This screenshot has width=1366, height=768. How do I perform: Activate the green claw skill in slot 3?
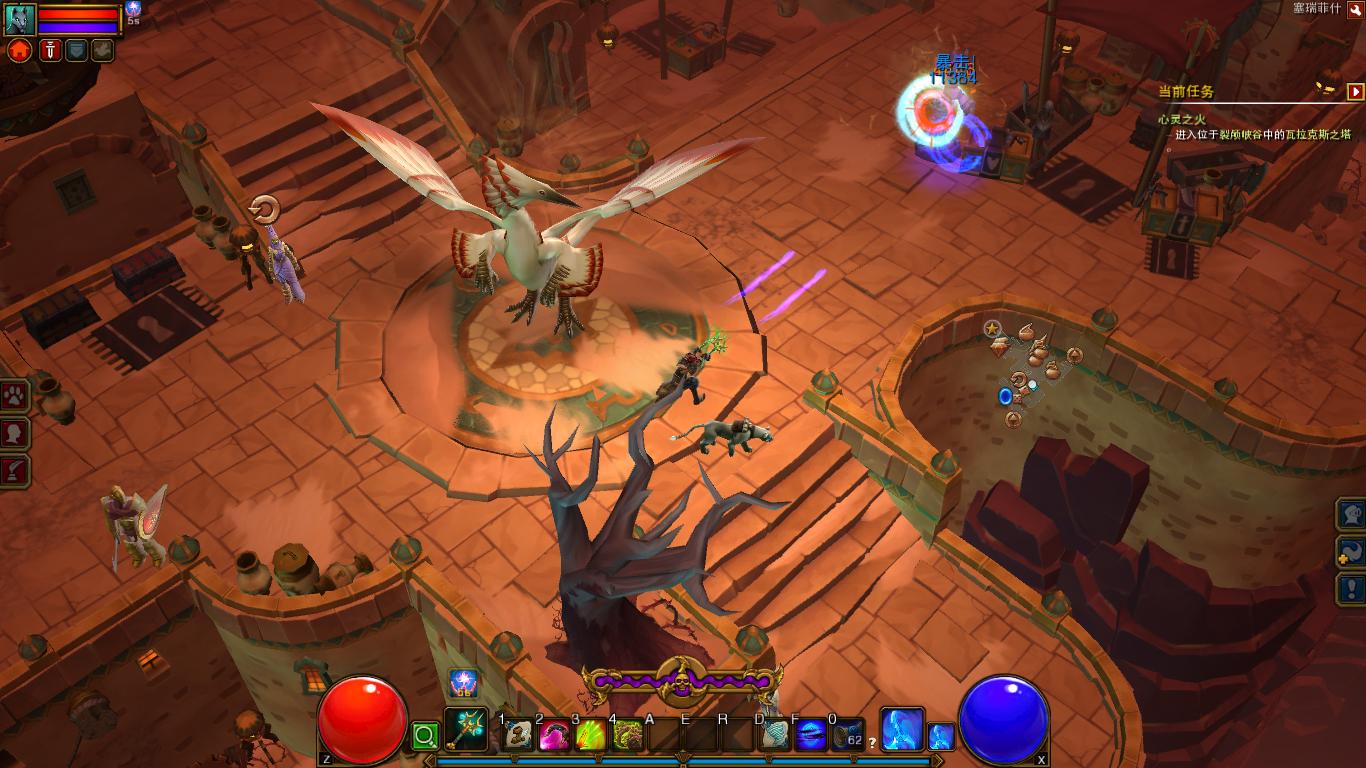tap(590, 736)
